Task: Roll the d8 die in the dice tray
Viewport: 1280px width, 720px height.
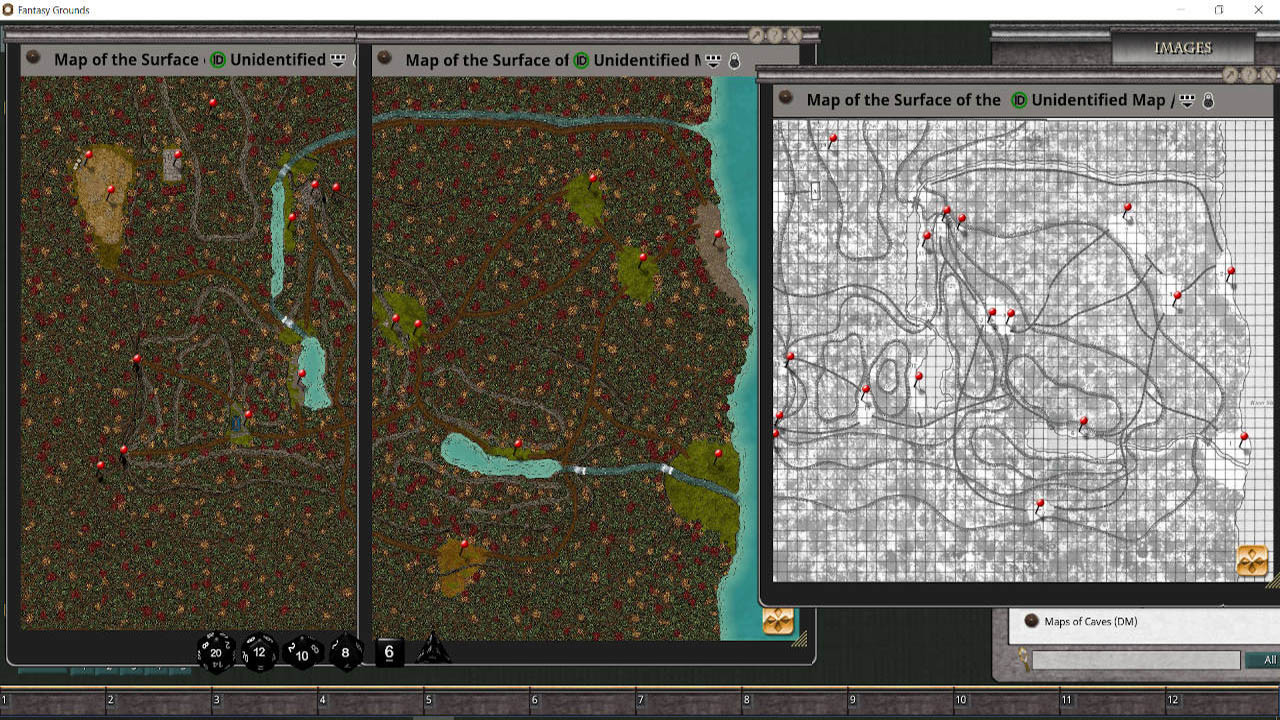Action: (344, 653)
